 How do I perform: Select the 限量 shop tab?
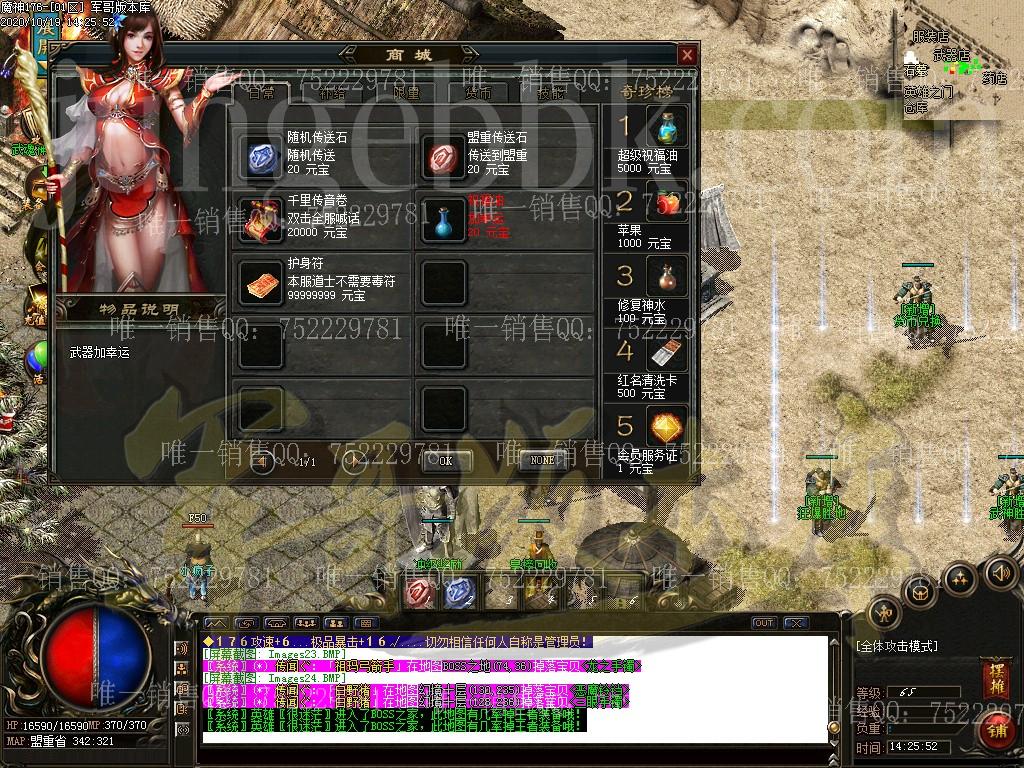[405, 92]
